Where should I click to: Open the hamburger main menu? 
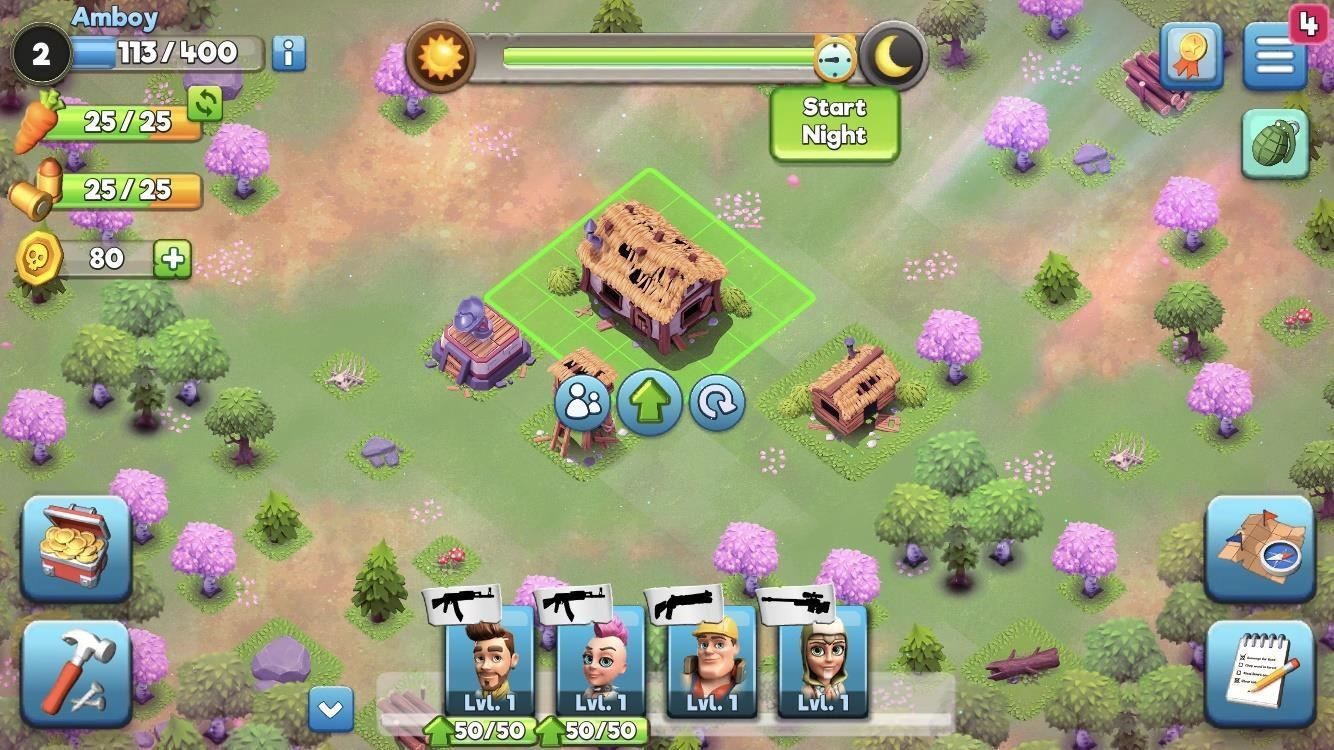[1275, 57]
